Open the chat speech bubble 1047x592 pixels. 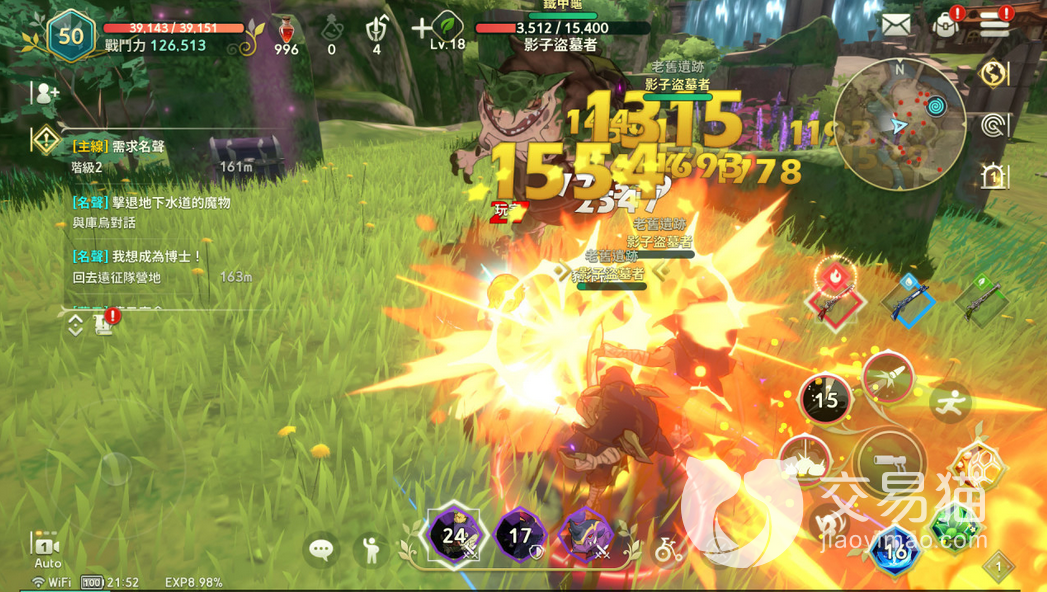(x=321, y=549)
